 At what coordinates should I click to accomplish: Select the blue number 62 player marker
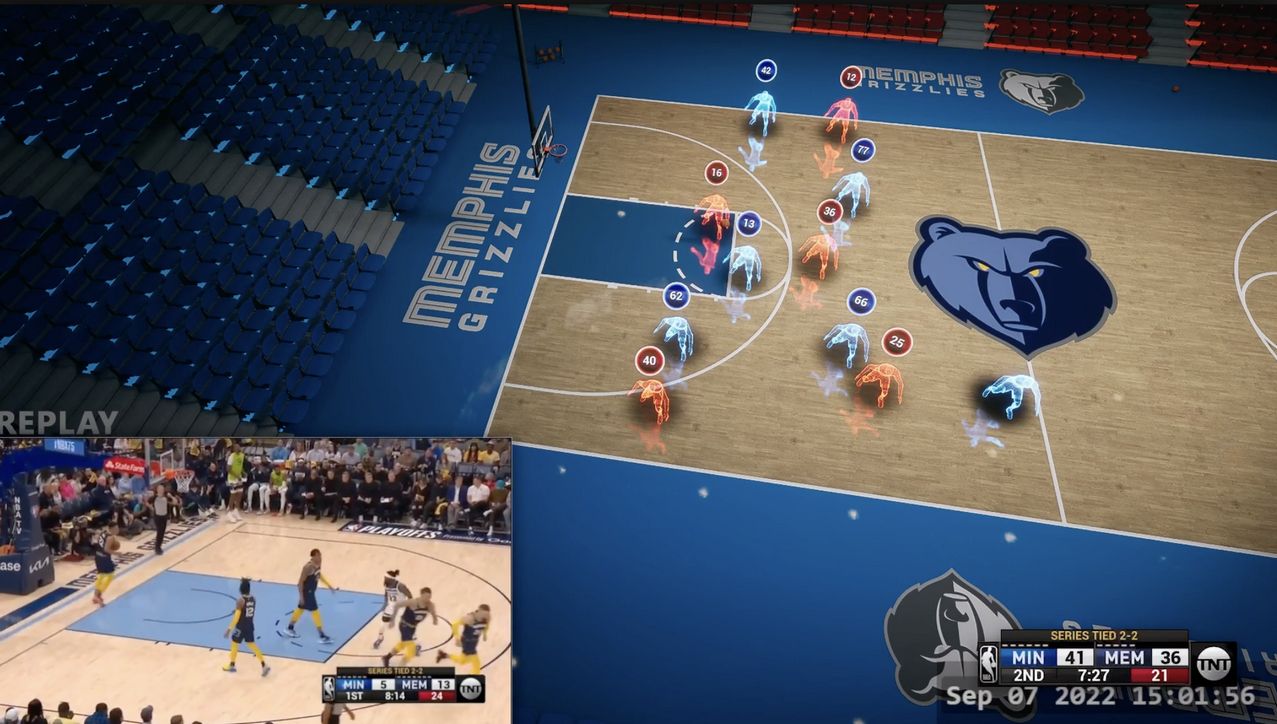(677, 296)
